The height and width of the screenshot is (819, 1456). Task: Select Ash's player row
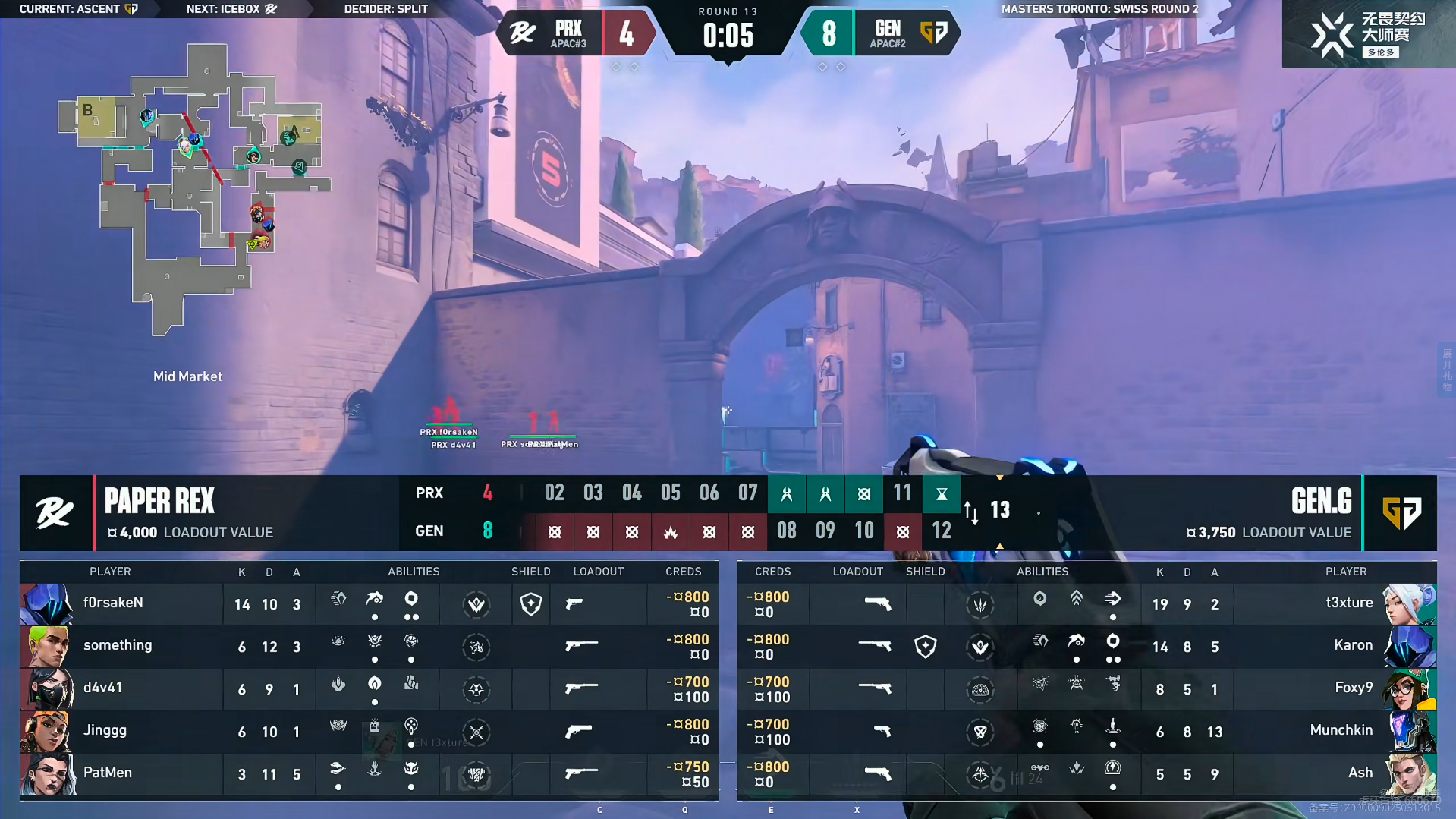1335,773
